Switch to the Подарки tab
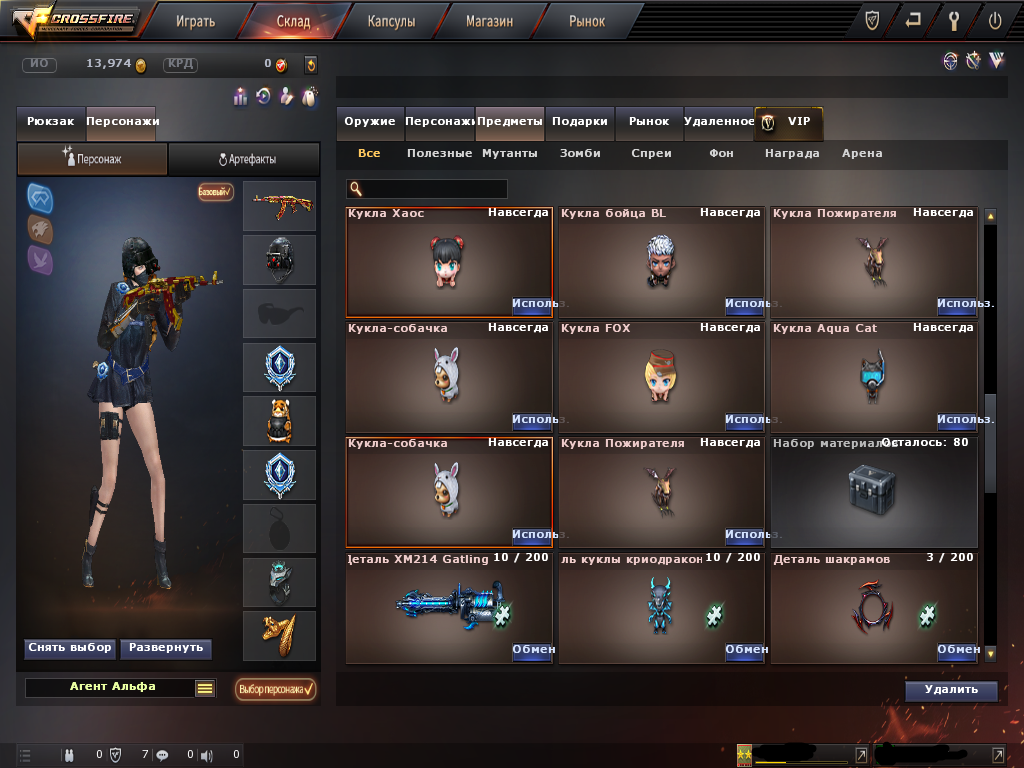Viewport: 1024px width, 768px height. coord(579,121)
